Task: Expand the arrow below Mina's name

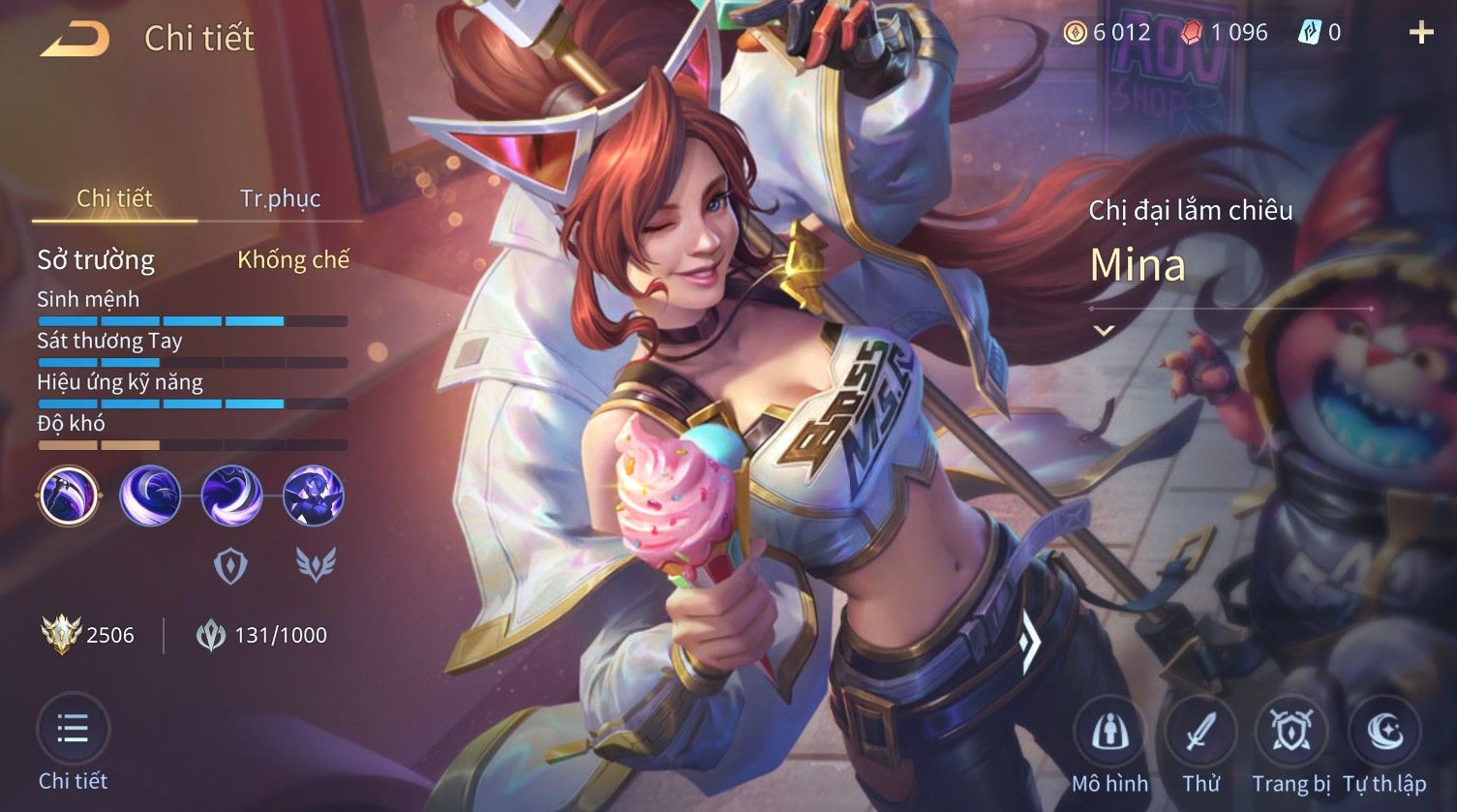Action: click(x=1104, y=330)
